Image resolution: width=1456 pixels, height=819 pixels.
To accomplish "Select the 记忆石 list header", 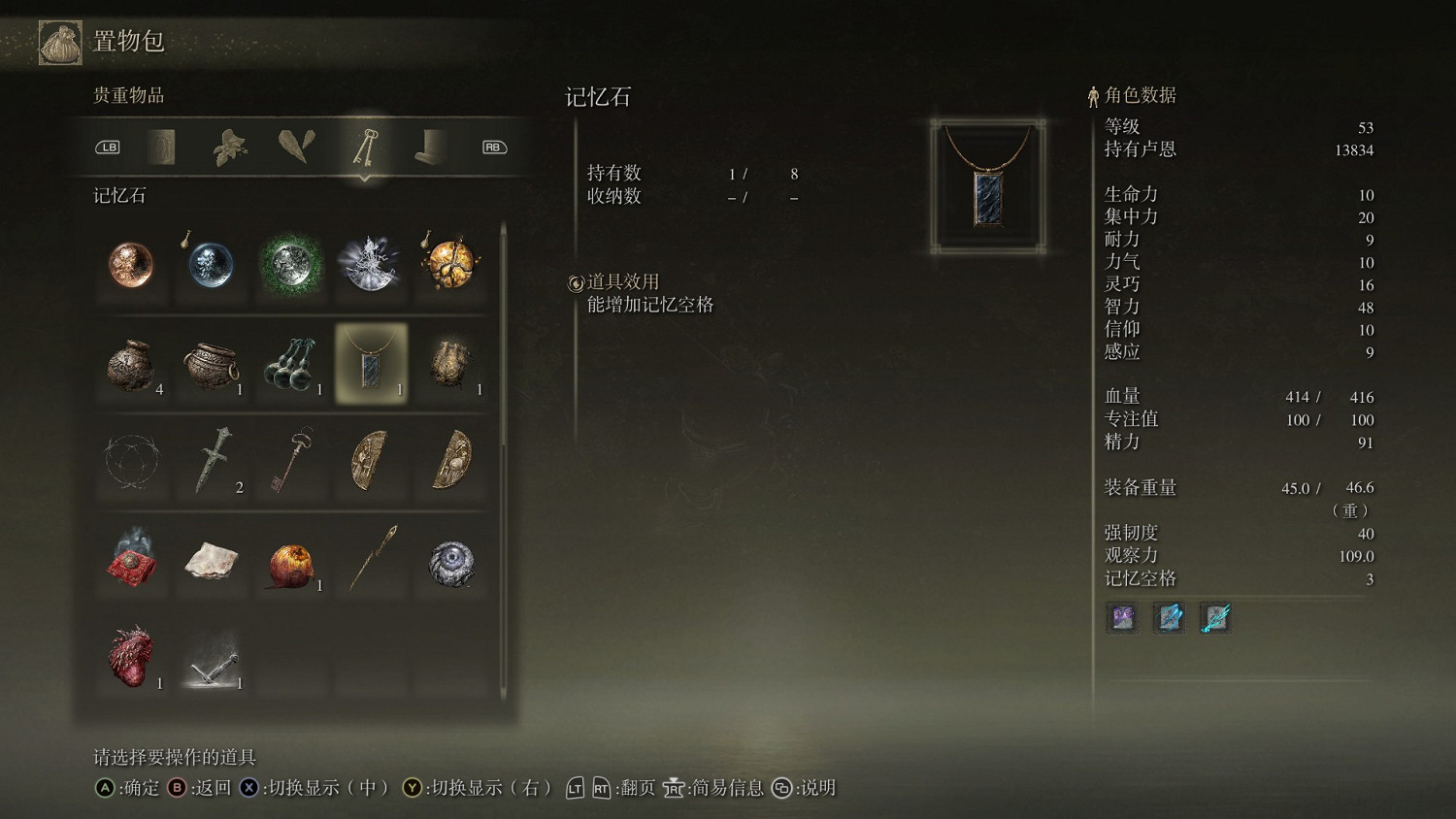I will [118, 195].
